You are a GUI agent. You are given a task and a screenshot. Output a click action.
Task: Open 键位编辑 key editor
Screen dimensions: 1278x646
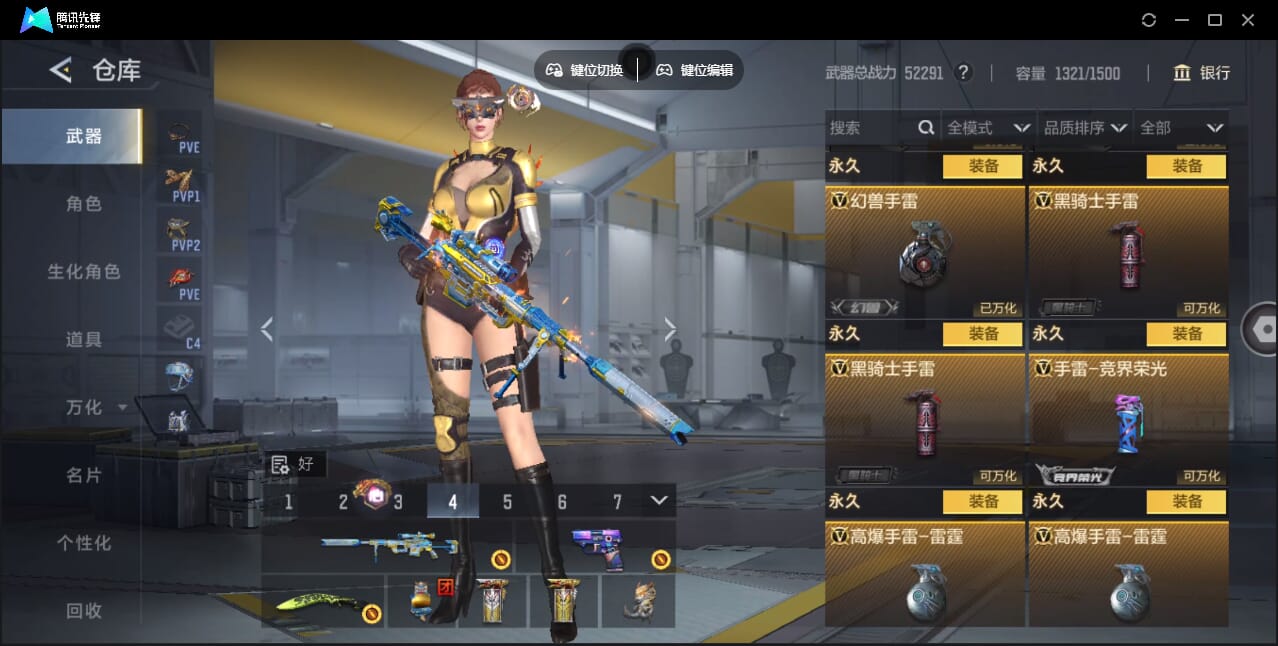tap(695, 70)
